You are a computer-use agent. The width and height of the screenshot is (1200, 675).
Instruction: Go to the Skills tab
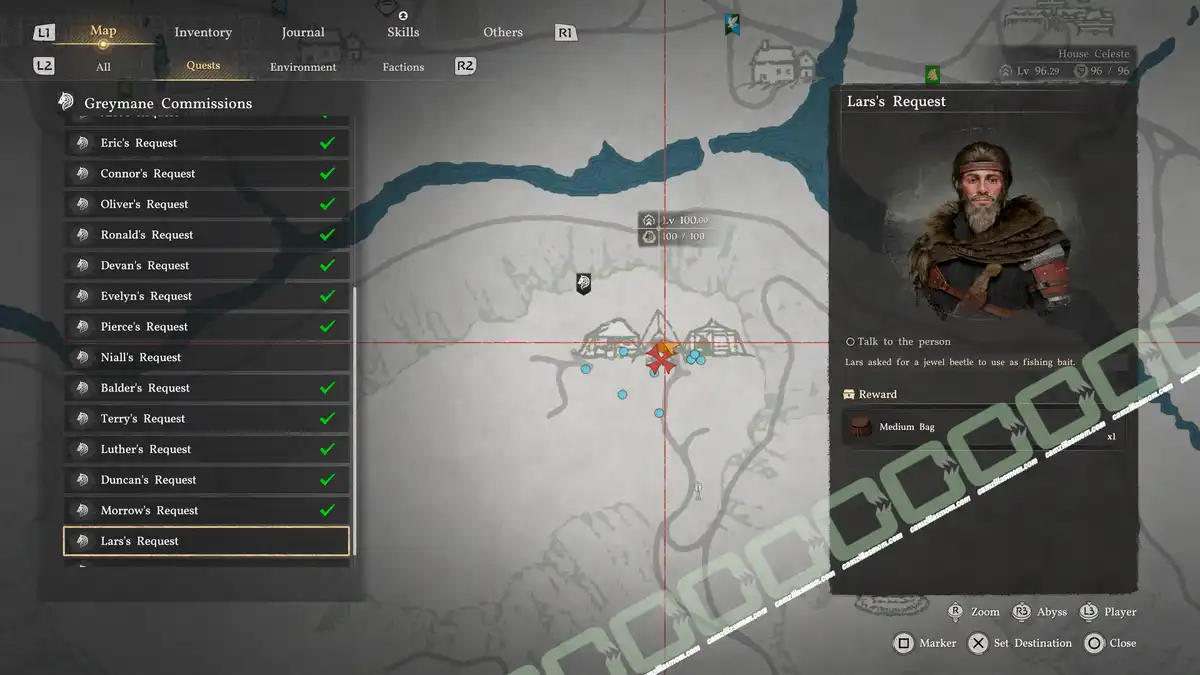[403, 32]
